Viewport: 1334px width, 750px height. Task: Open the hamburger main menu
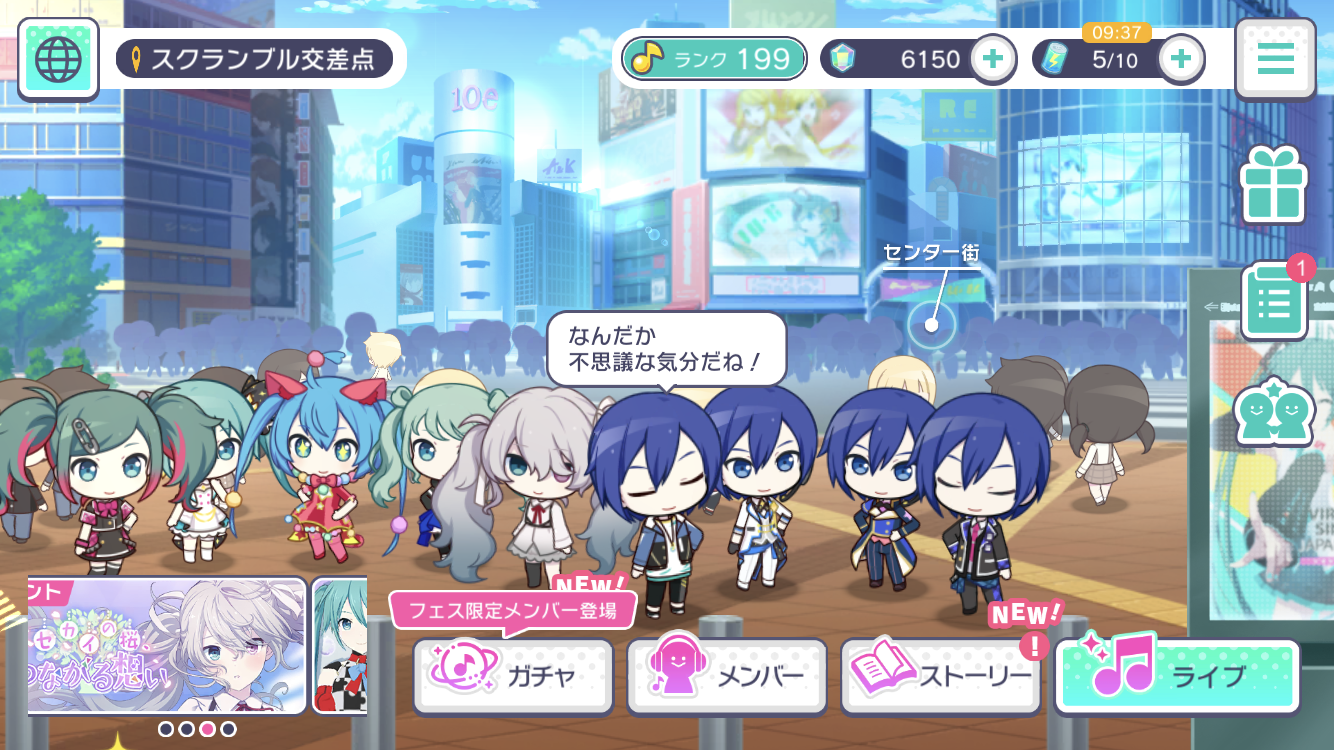1275,59
